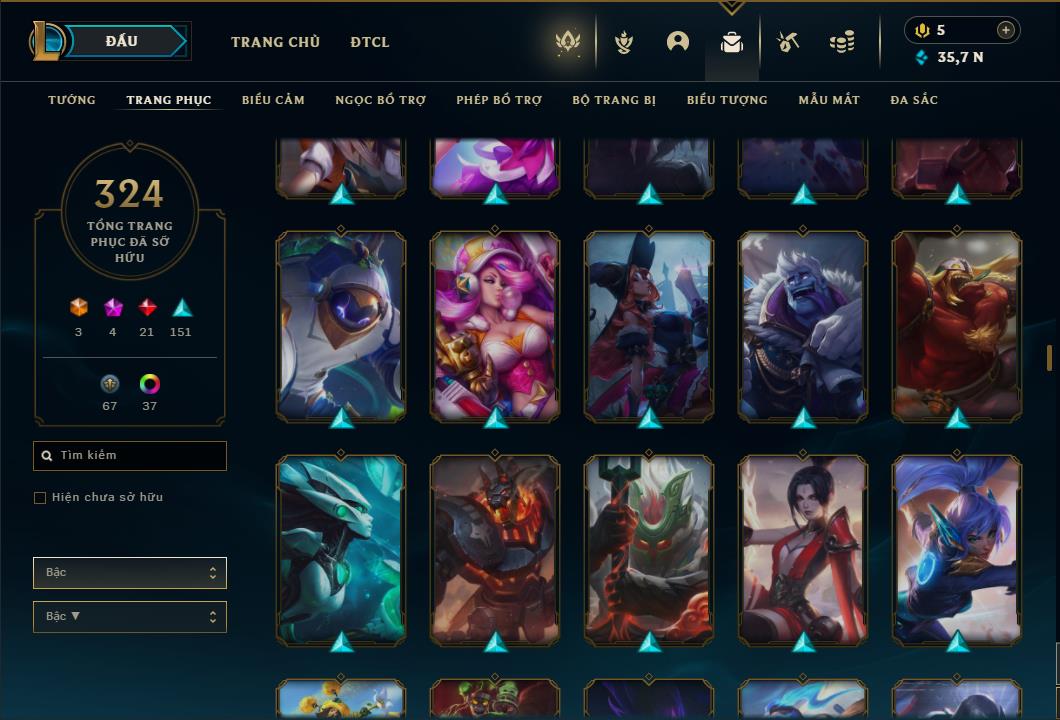Open the profile icon in top bar
Viewport: 1060px width, 720px height.
pyautogui.click(x=678, y=42)
